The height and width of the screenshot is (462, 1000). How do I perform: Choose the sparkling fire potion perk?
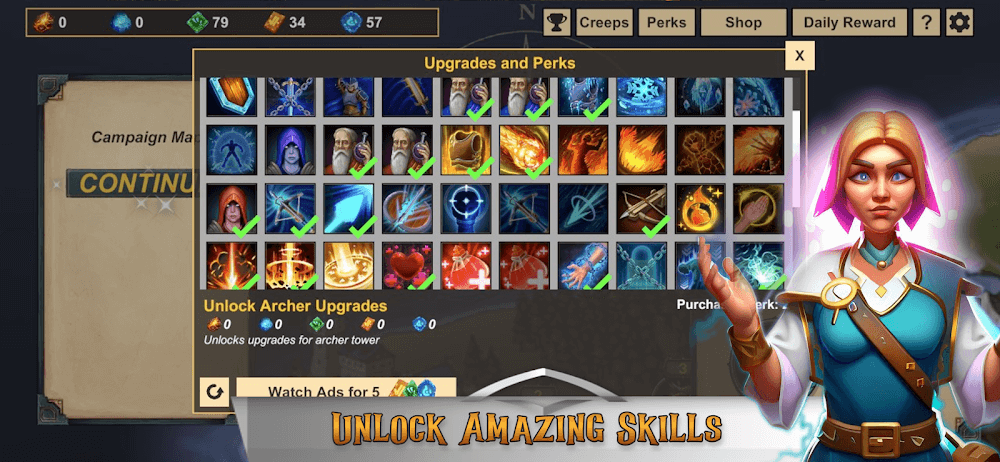(x=699, y=208)
